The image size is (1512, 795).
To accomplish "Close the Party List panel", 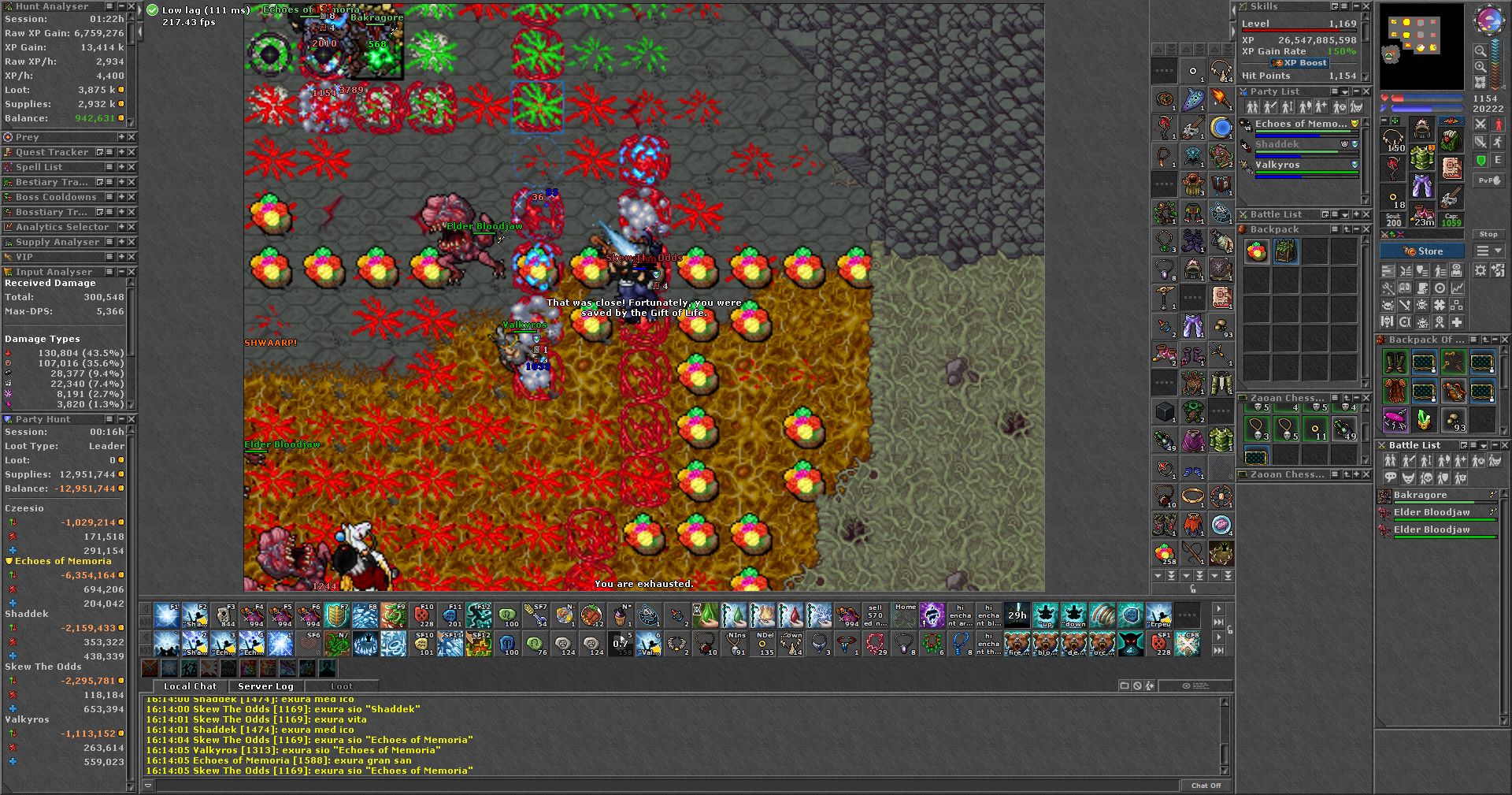I will [x=1366, y=91].
